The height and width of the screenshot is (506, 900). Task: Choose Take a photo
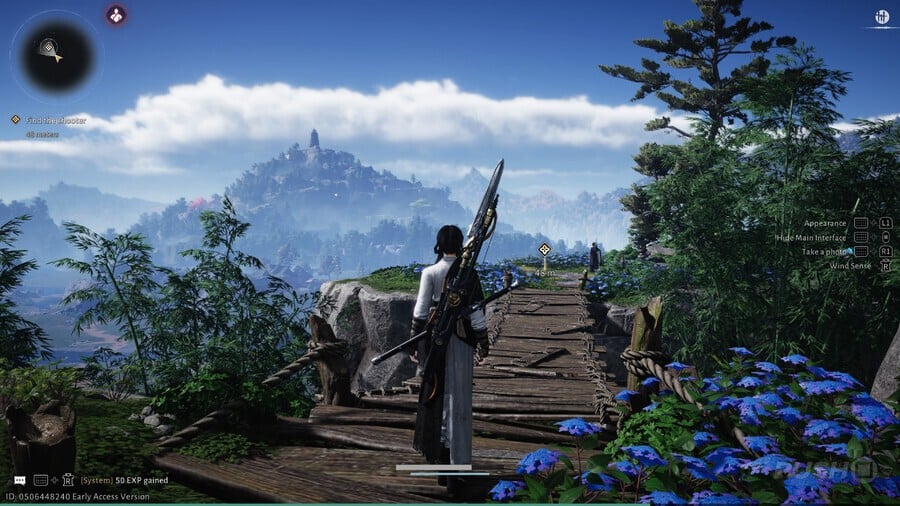822,251
